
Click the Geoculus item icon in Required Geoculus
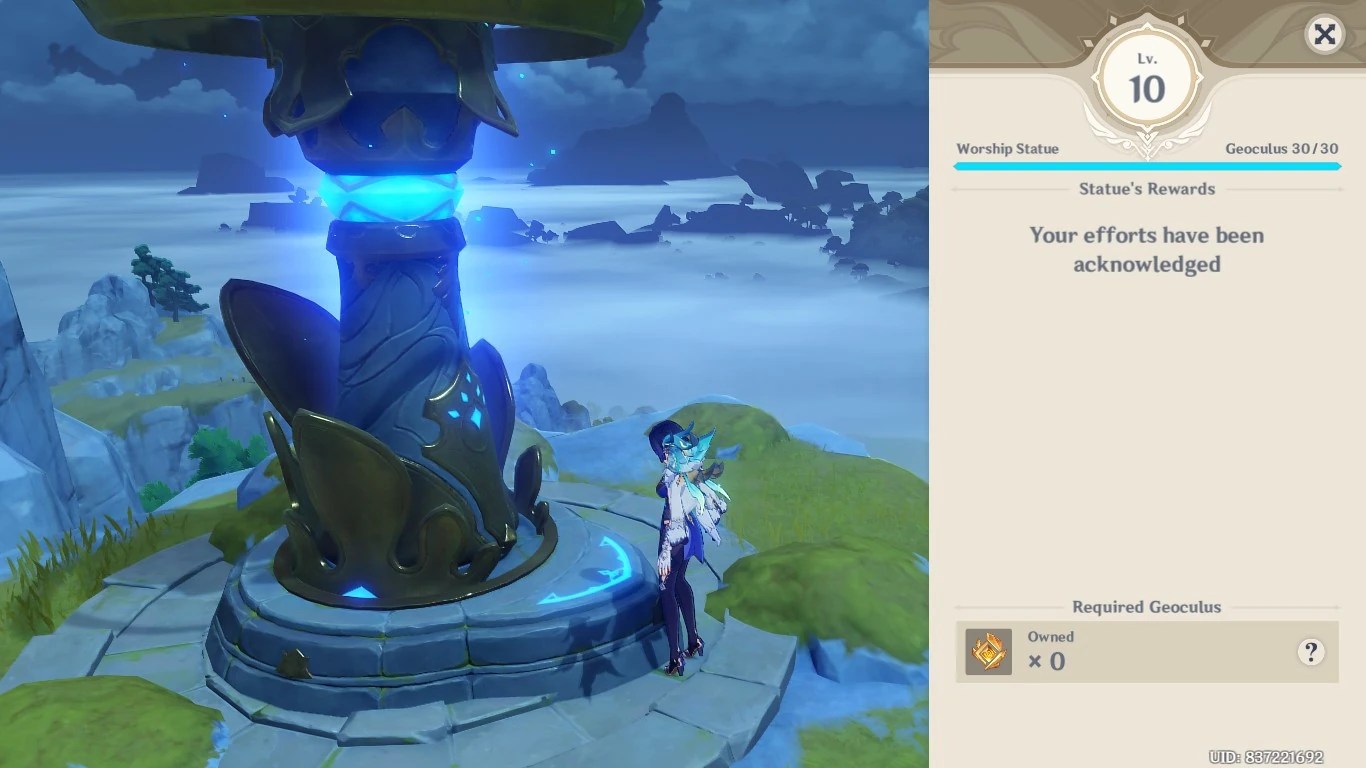[988, 650]
